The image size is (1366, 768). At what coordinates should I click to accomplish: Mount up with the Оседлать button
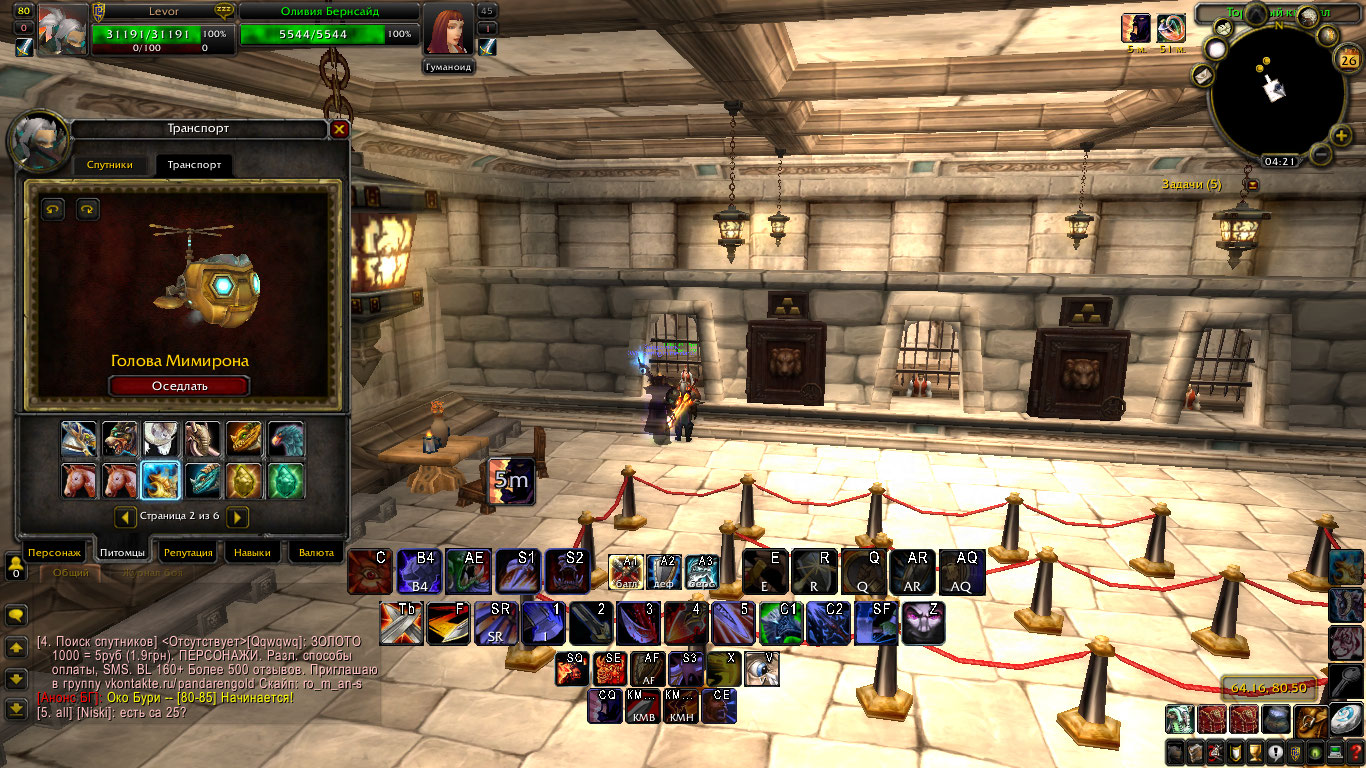pos(179,386)
